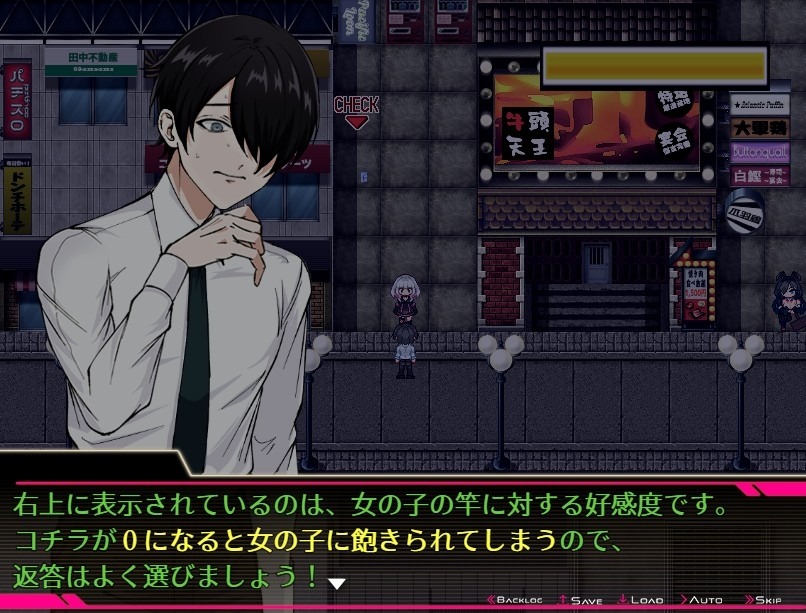This screenshot has width=806, height=613.
Task: Activate Skip mode
Action: [x=763, y=600]
